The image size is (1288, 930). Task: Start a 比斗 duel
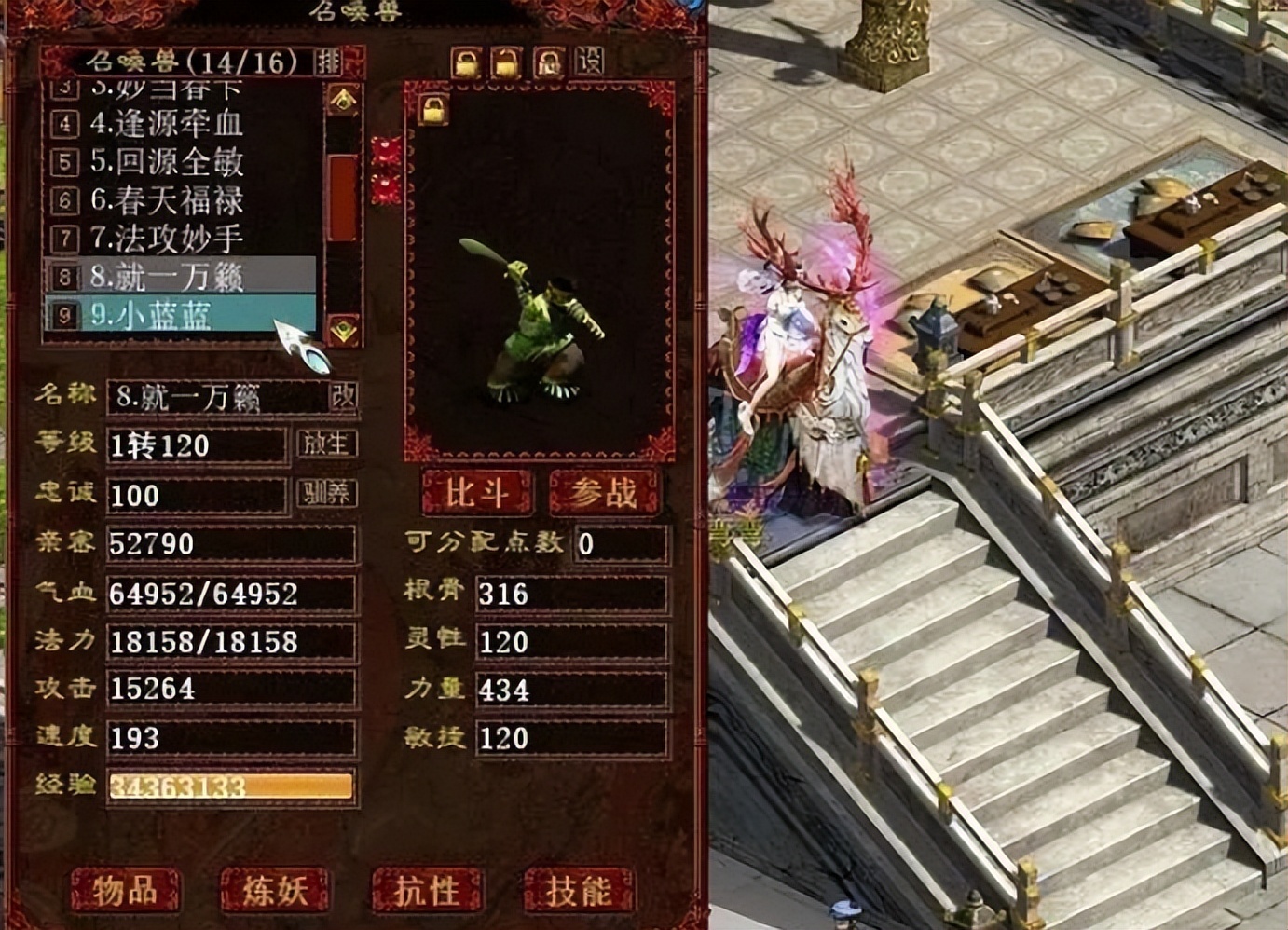point(476,492)
